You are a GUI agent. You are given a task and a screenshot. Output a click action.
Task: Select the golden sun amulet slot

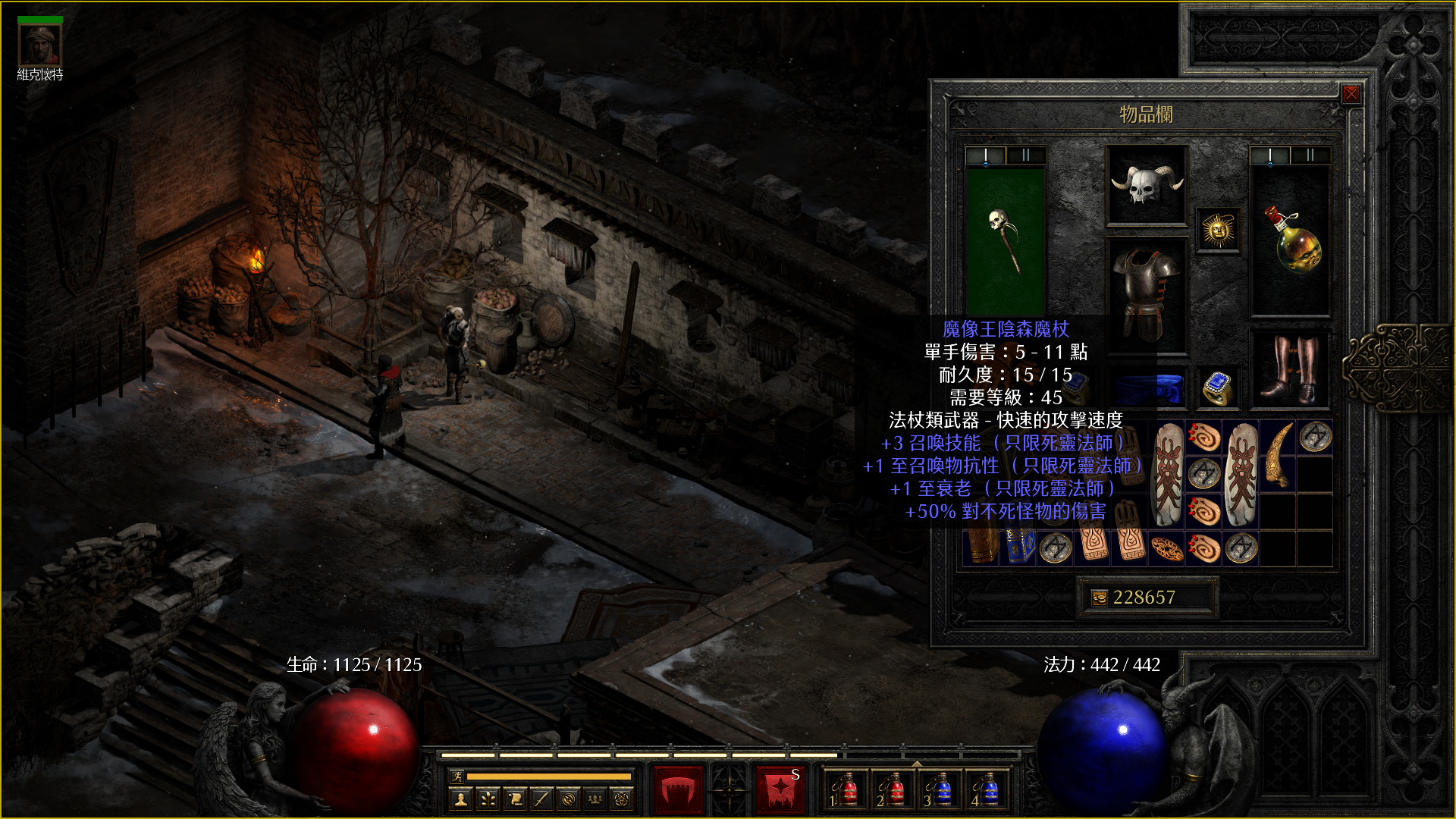(1218, 230)
